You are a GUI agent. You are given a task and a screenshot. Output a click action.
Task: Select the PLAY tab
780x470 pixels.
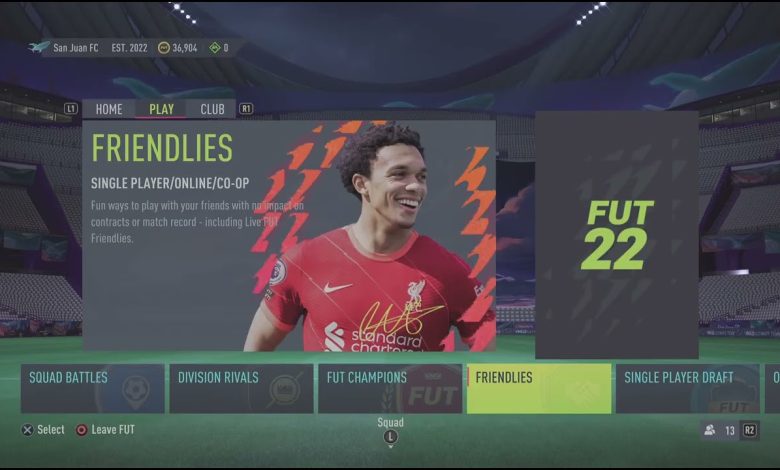pyautogui.click(x=161, y=109)
